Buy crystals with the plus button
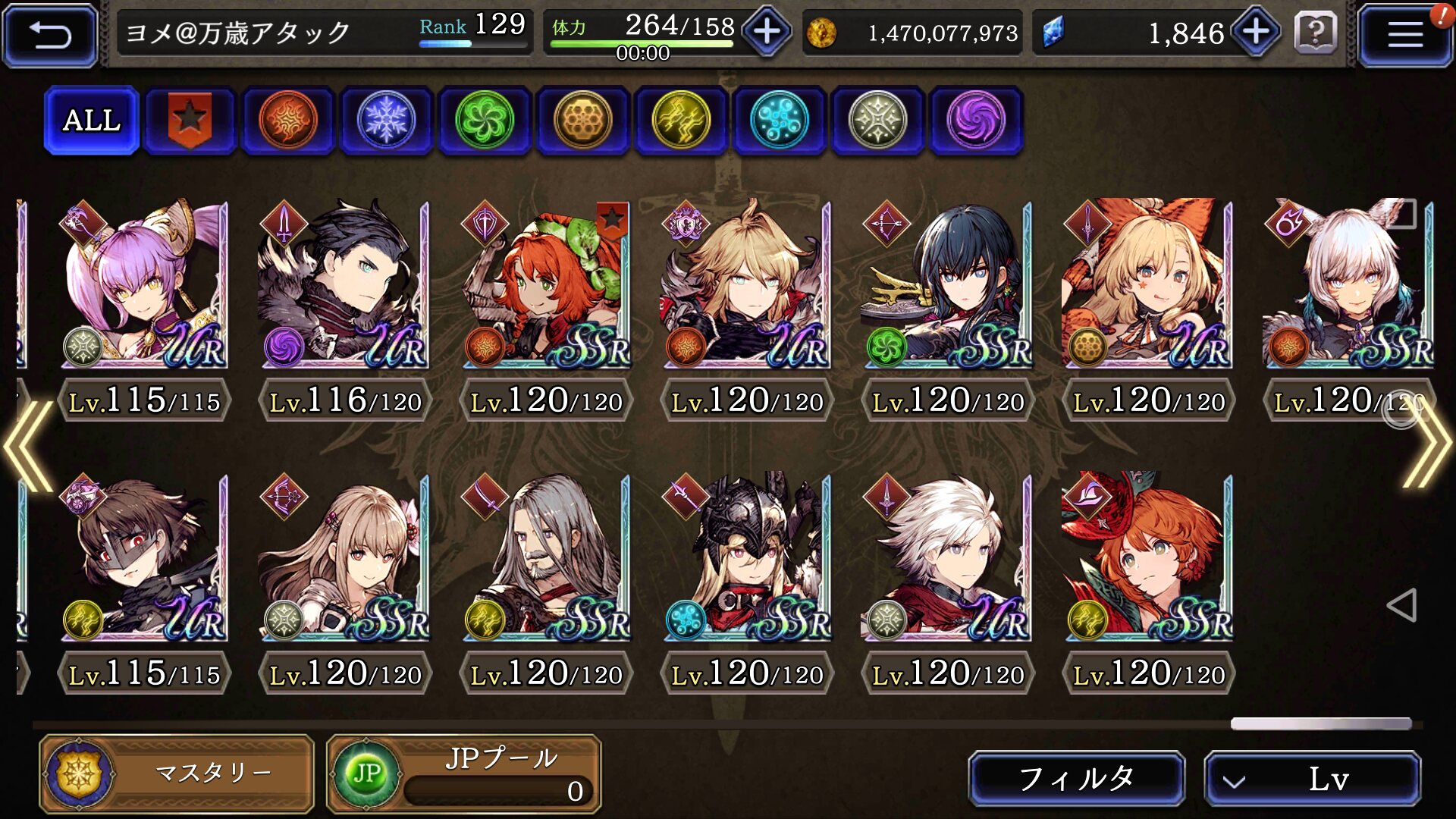 [1256, 32]
